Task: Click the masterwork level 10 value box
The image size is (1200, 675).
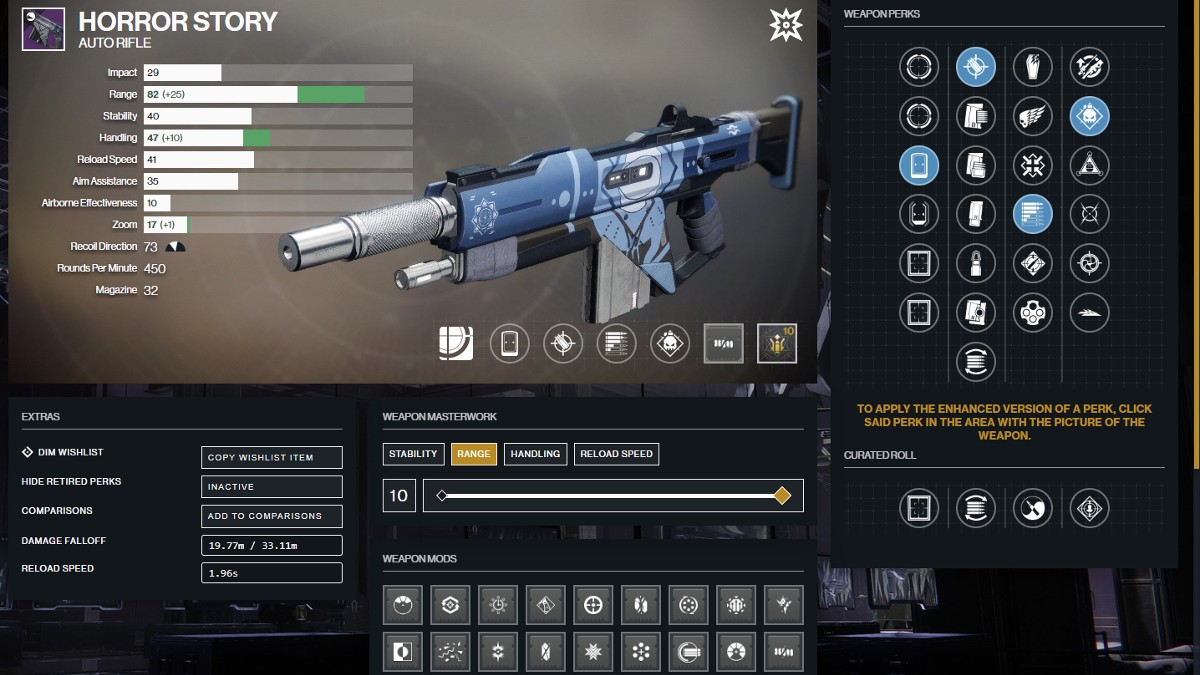Action: 398,495
